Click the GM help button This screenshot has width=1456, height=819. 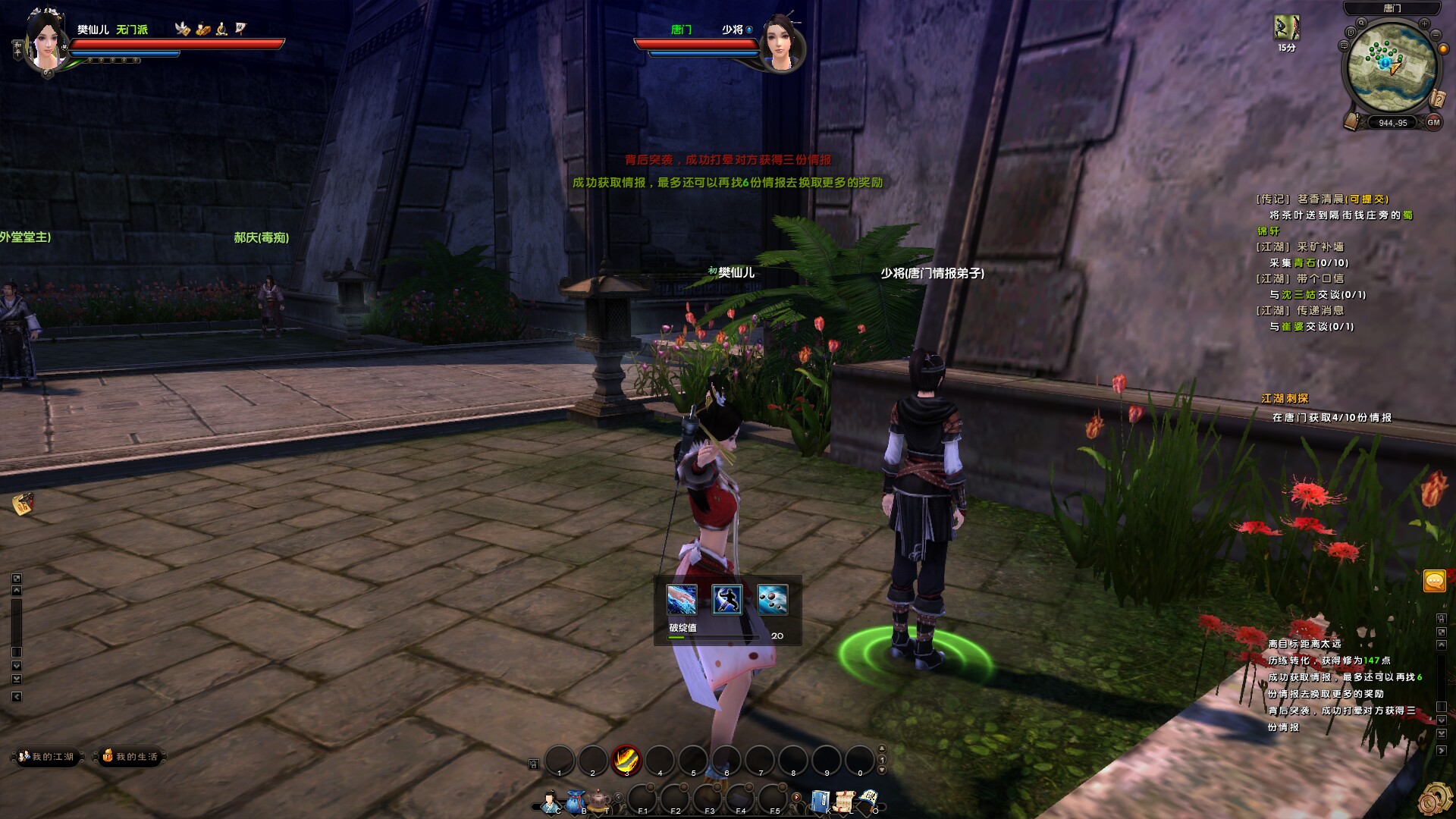tap(1433, 122)
